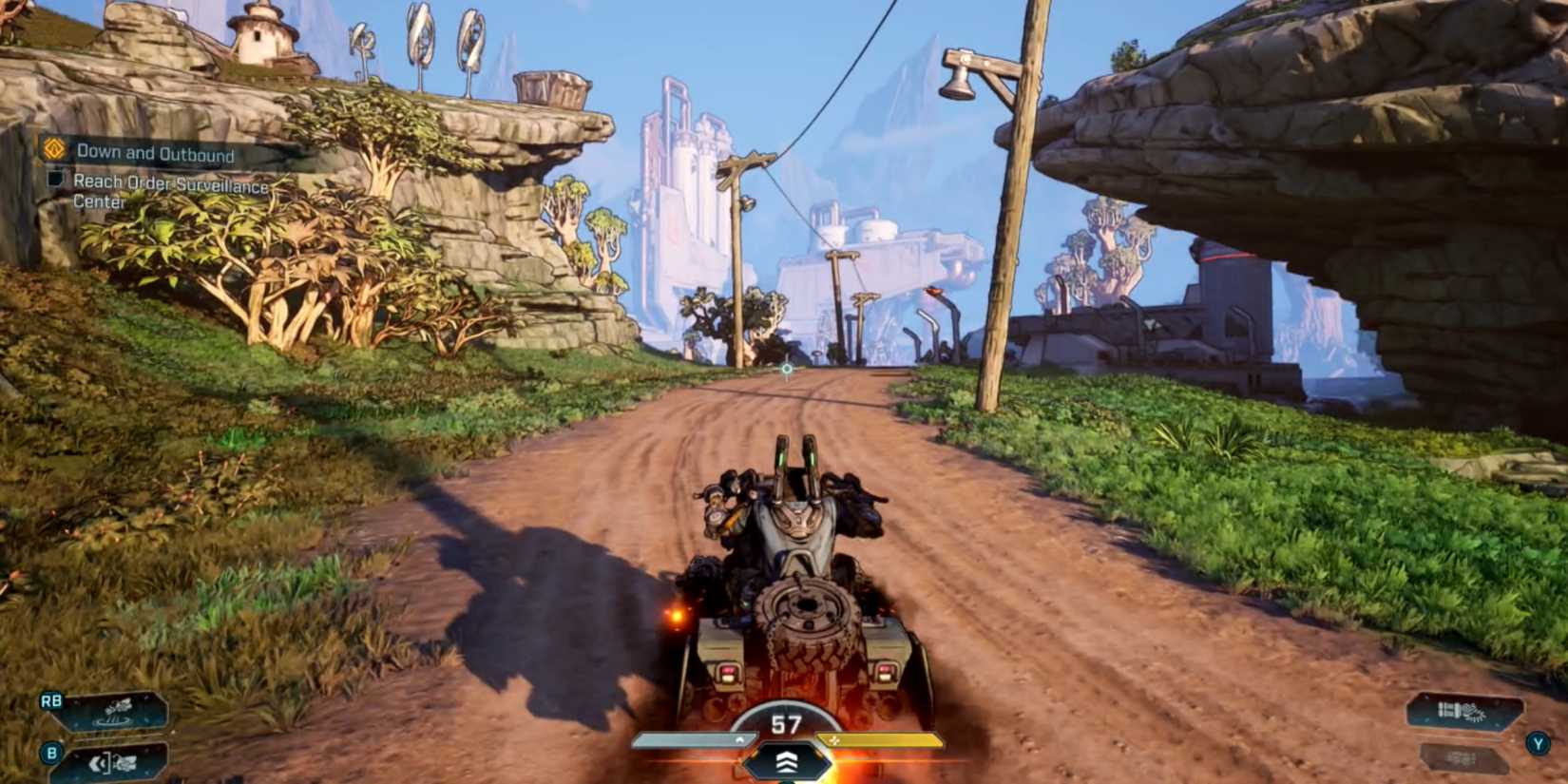This screenshot has width=1568, height=784.
Task: Click the aiming reticle in screen center
Action: (786, 366)
